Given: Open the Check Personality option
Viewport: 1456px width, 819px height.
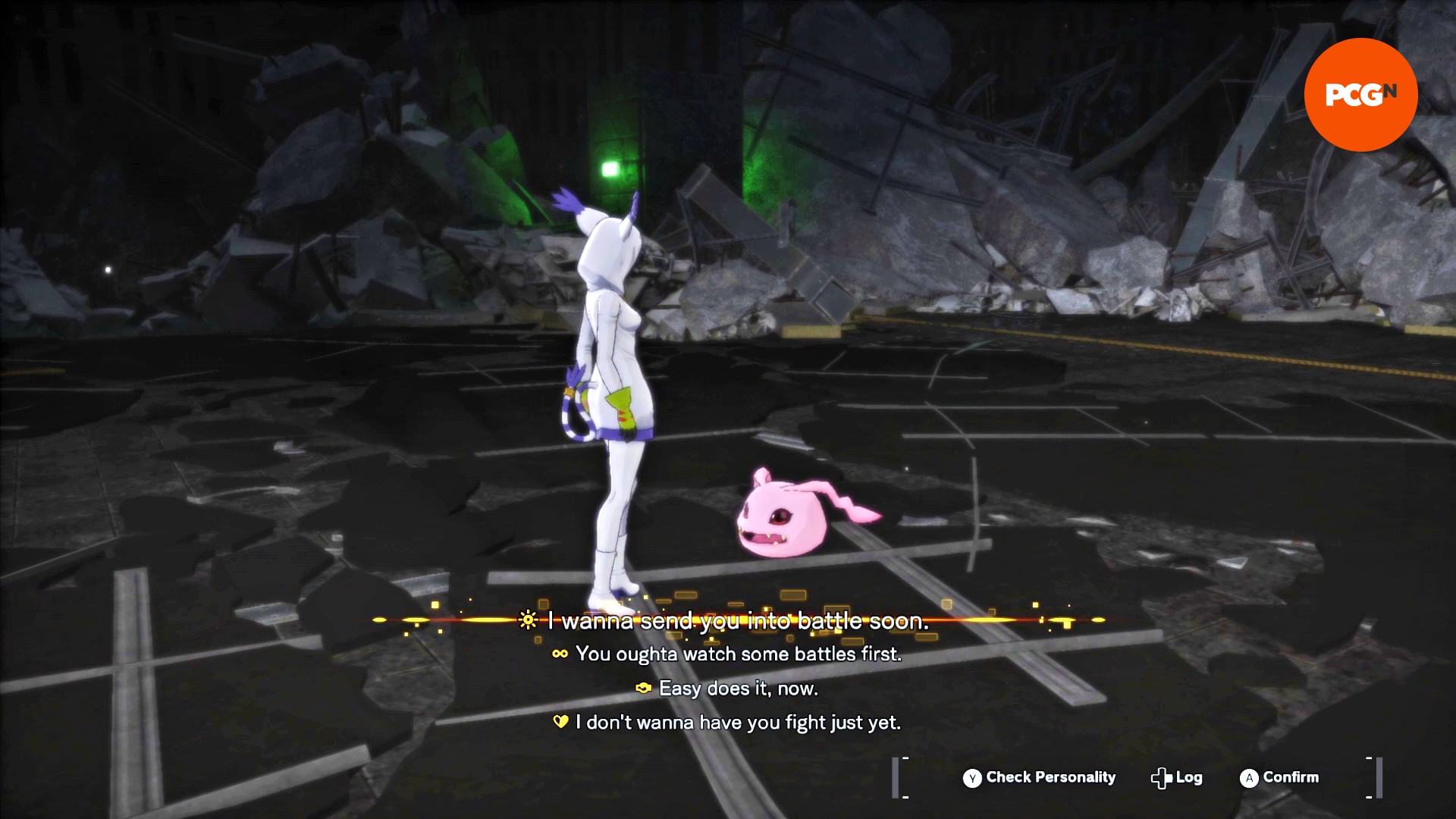Looking at the screenshot, I should pos(1039,777).
